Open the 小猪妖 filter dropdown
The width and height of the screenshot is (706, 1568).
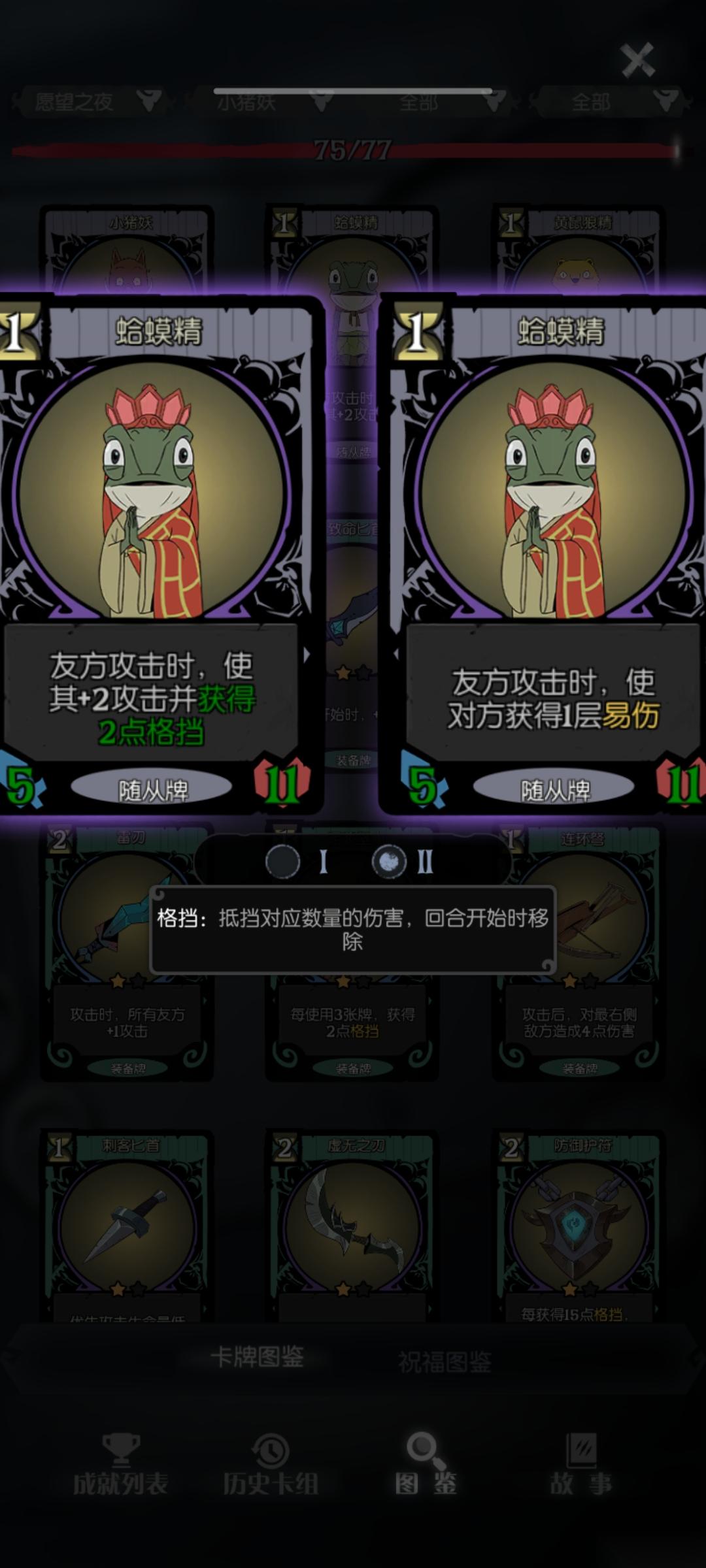pyautogui.click(x=268, y=102)
